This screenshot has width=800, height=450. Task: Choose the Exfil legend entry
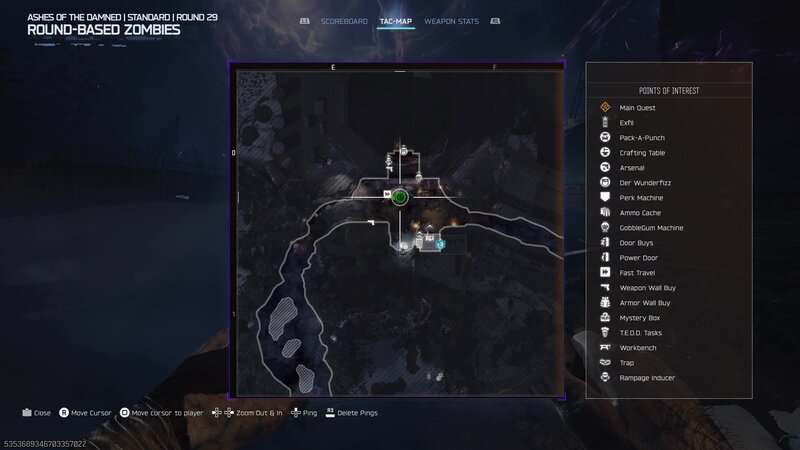click(x=627, y=122)
